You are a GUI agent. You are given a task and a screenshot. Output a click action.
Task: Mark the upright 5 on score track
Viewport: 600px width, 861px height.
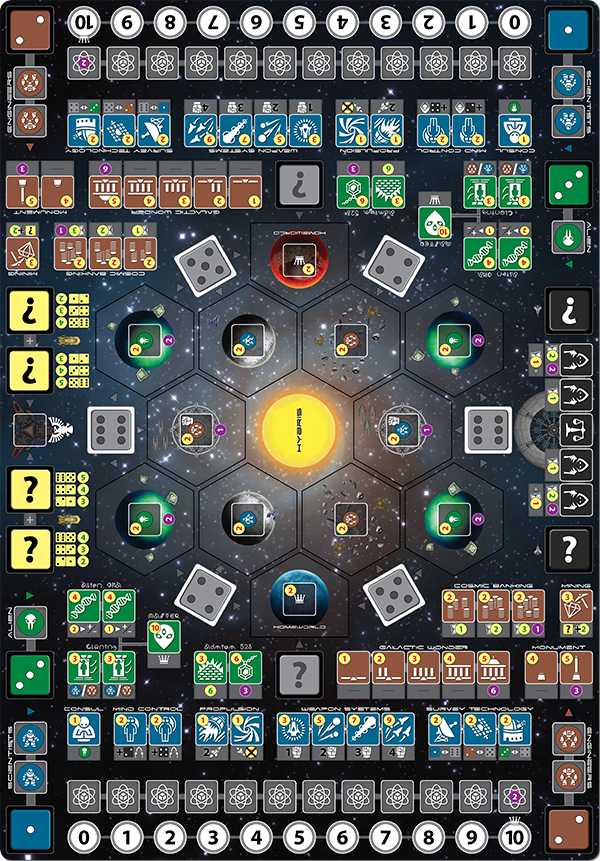click(299, 834)
